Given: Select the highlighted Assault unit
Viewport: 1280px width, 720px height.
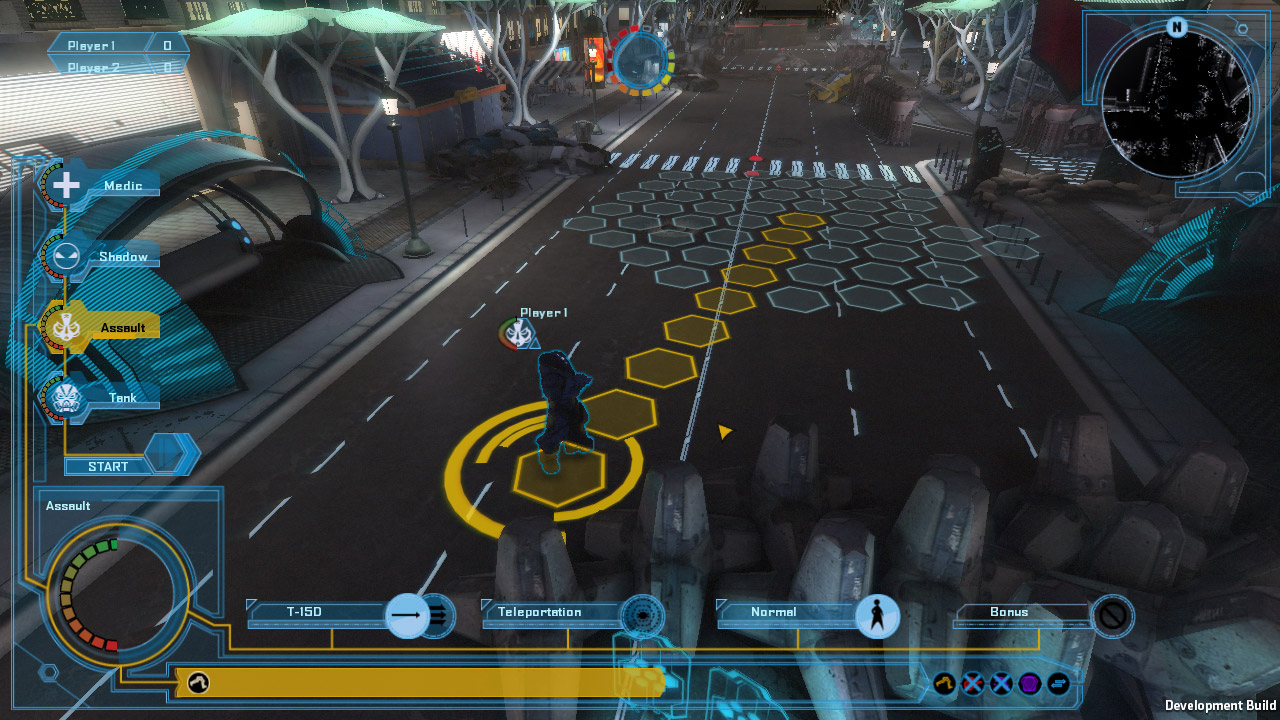Looking at the screenshot, I should [66, 327].
